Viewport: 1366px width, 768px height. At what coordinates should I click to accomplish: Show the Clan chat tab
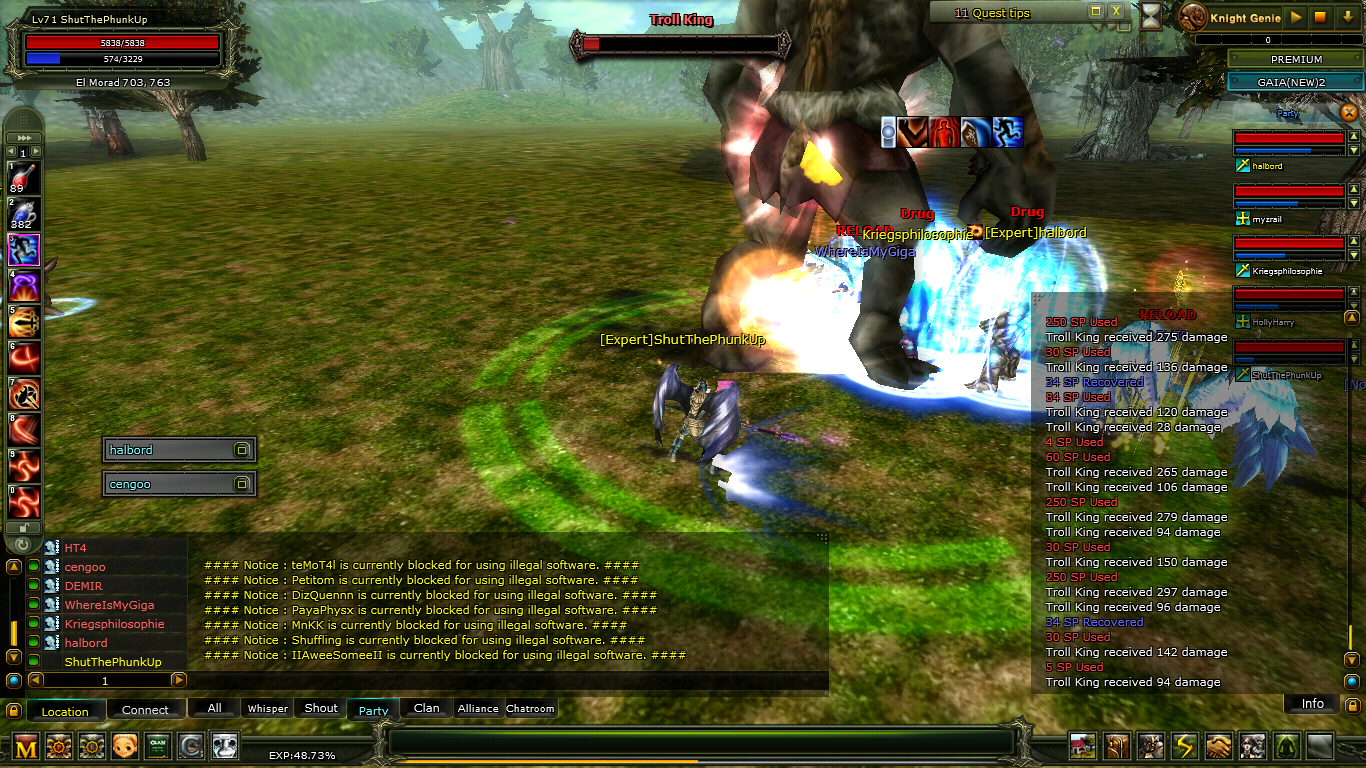coord(427,708)
